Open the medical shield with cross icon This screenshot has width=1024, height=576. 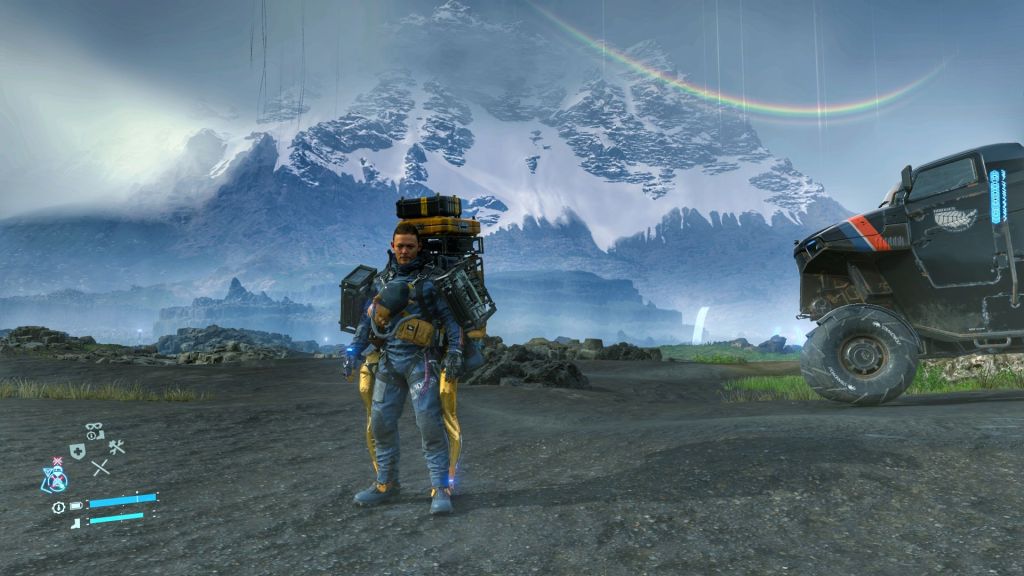(77, 451)
